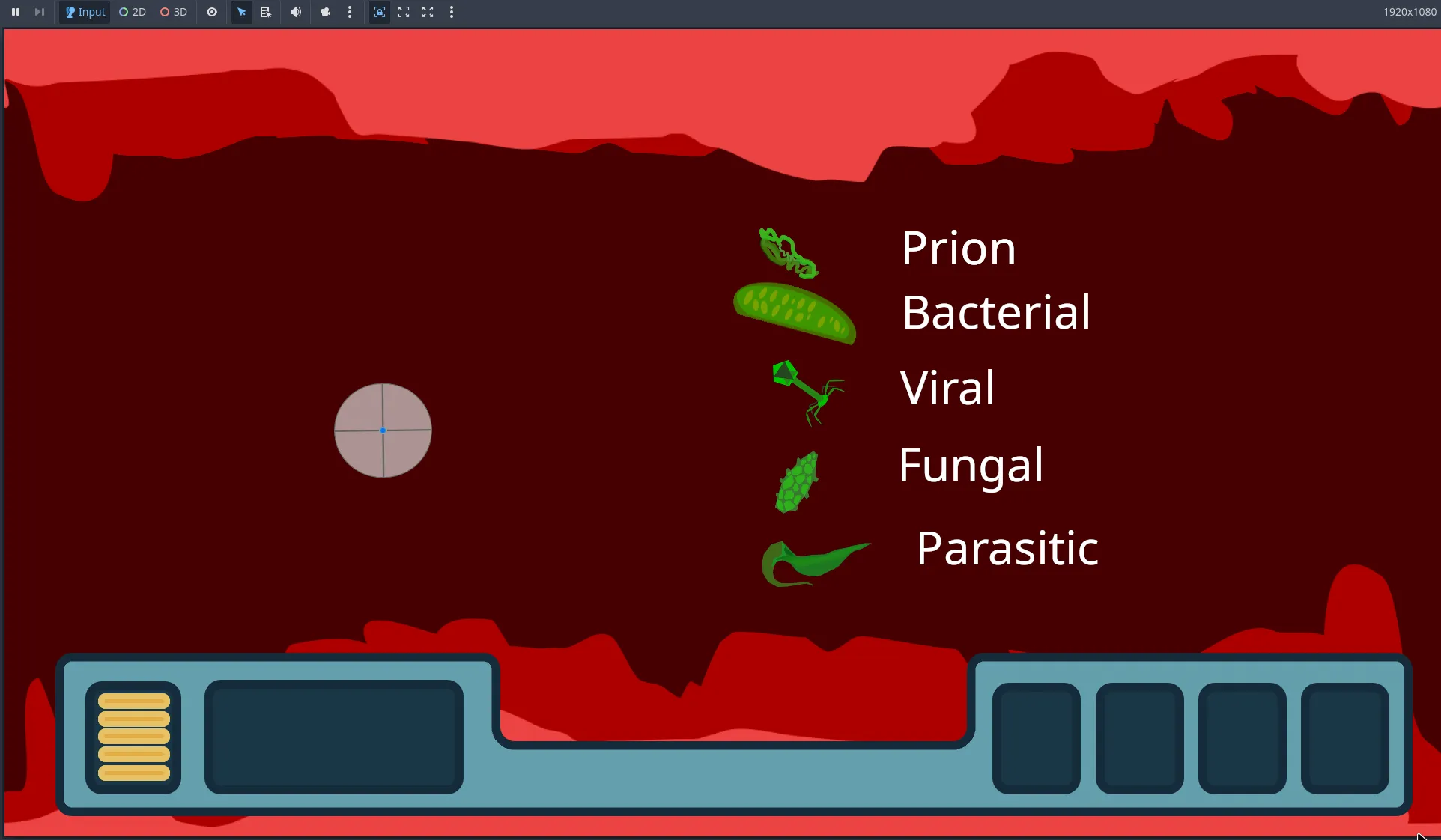Choose the Viral pathogen option
Viewport: 1441px width, 840px height.
946,389
